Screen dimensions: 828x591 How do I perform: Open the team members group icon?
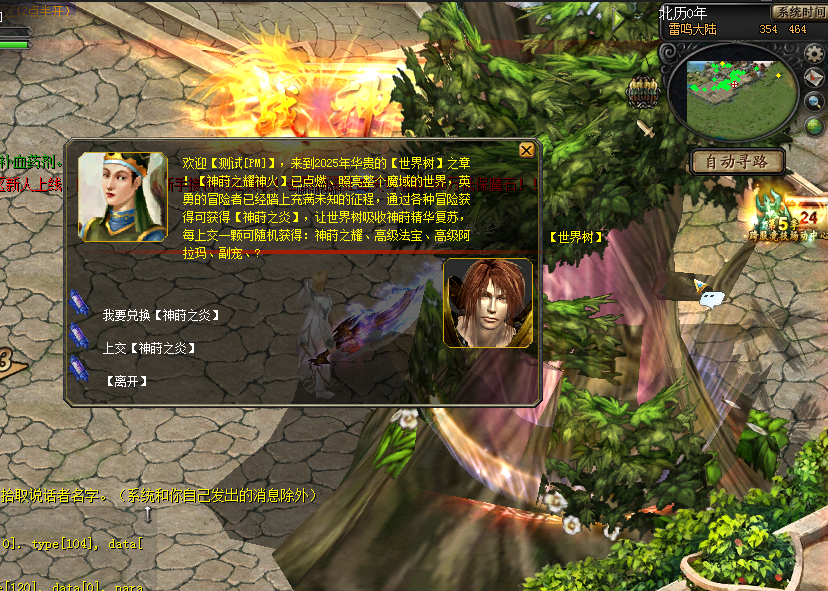tap(641, 92)
